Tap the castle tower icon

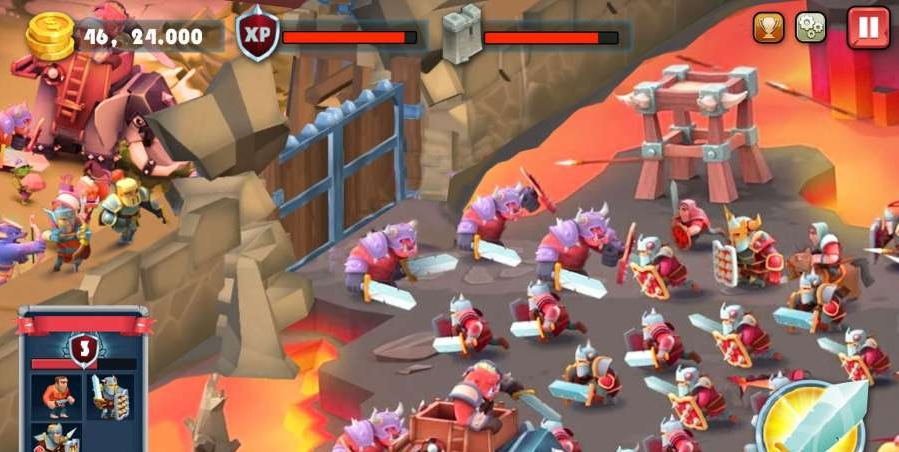pyautogui.click(x=461, y=38)
